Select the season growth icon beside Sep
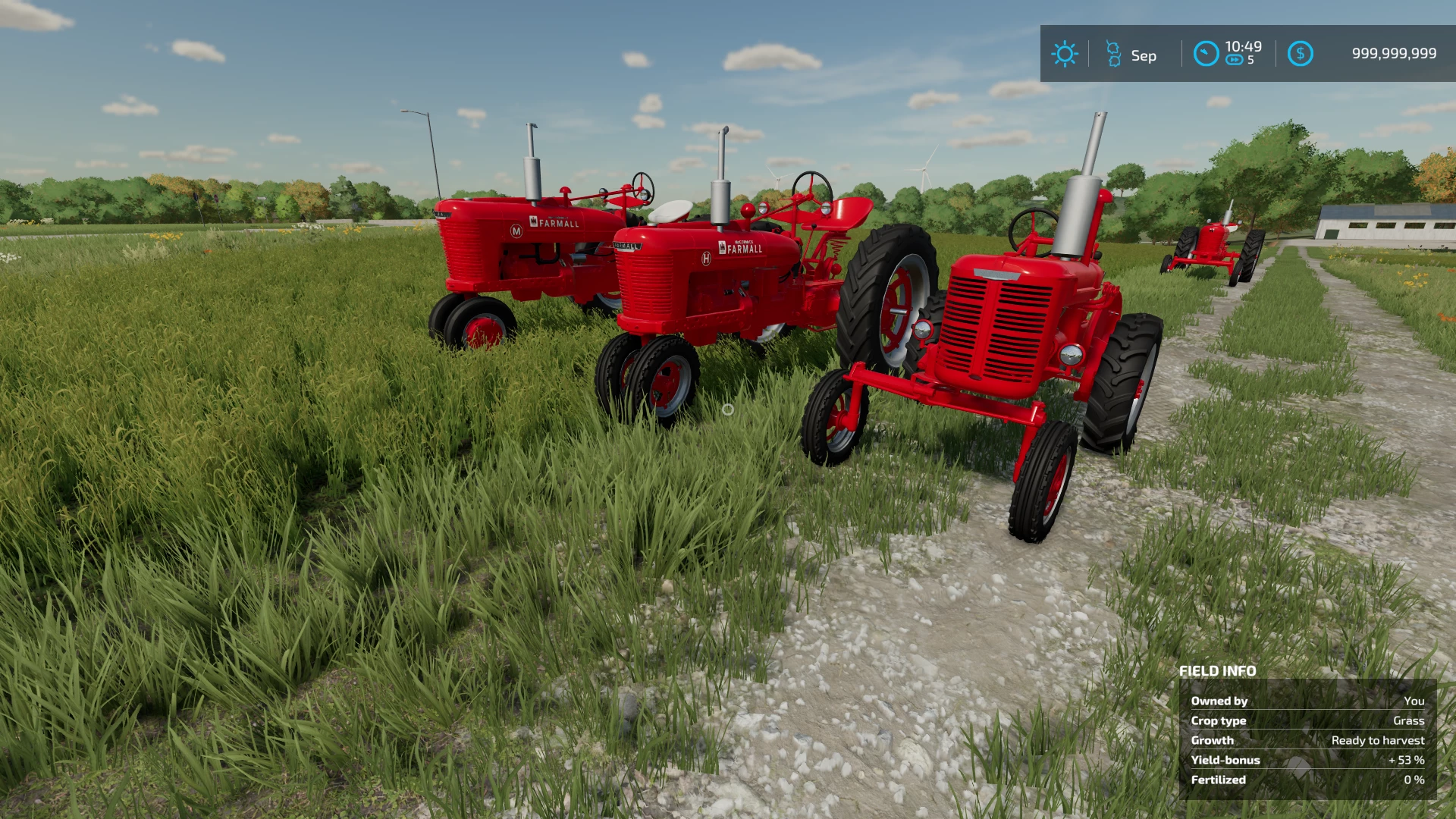Viewport: 1456px width, 819px height. 1113,54
